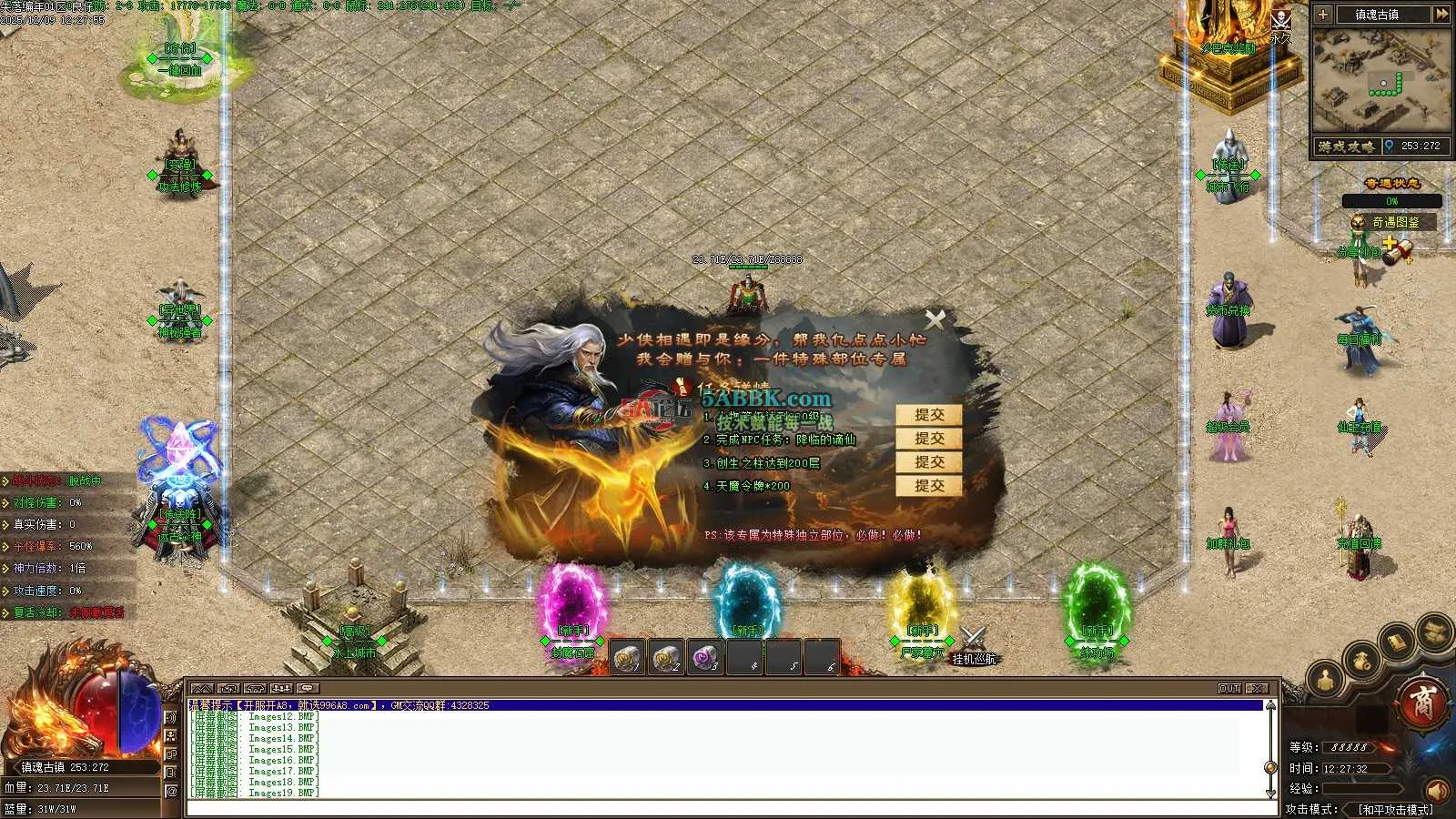
Task: Submit the 天魔令牌*200 requirement
Action: pos(928,486)
